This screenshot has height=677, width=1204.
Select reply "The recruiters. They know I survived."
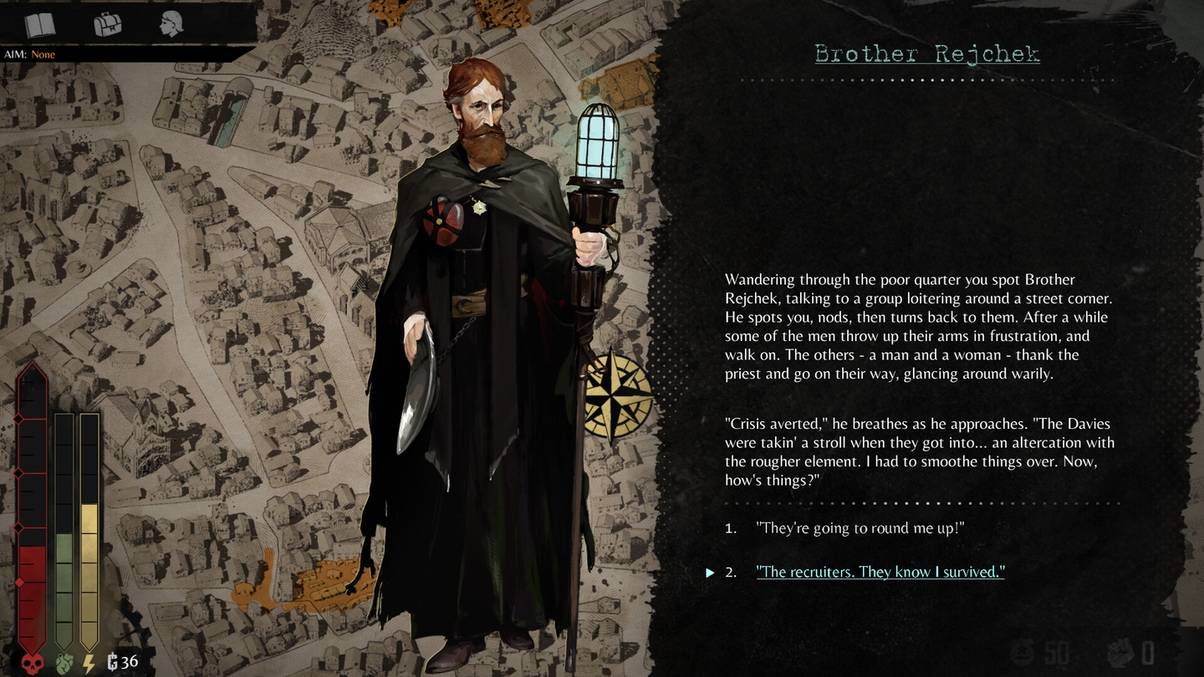(880, 572)
